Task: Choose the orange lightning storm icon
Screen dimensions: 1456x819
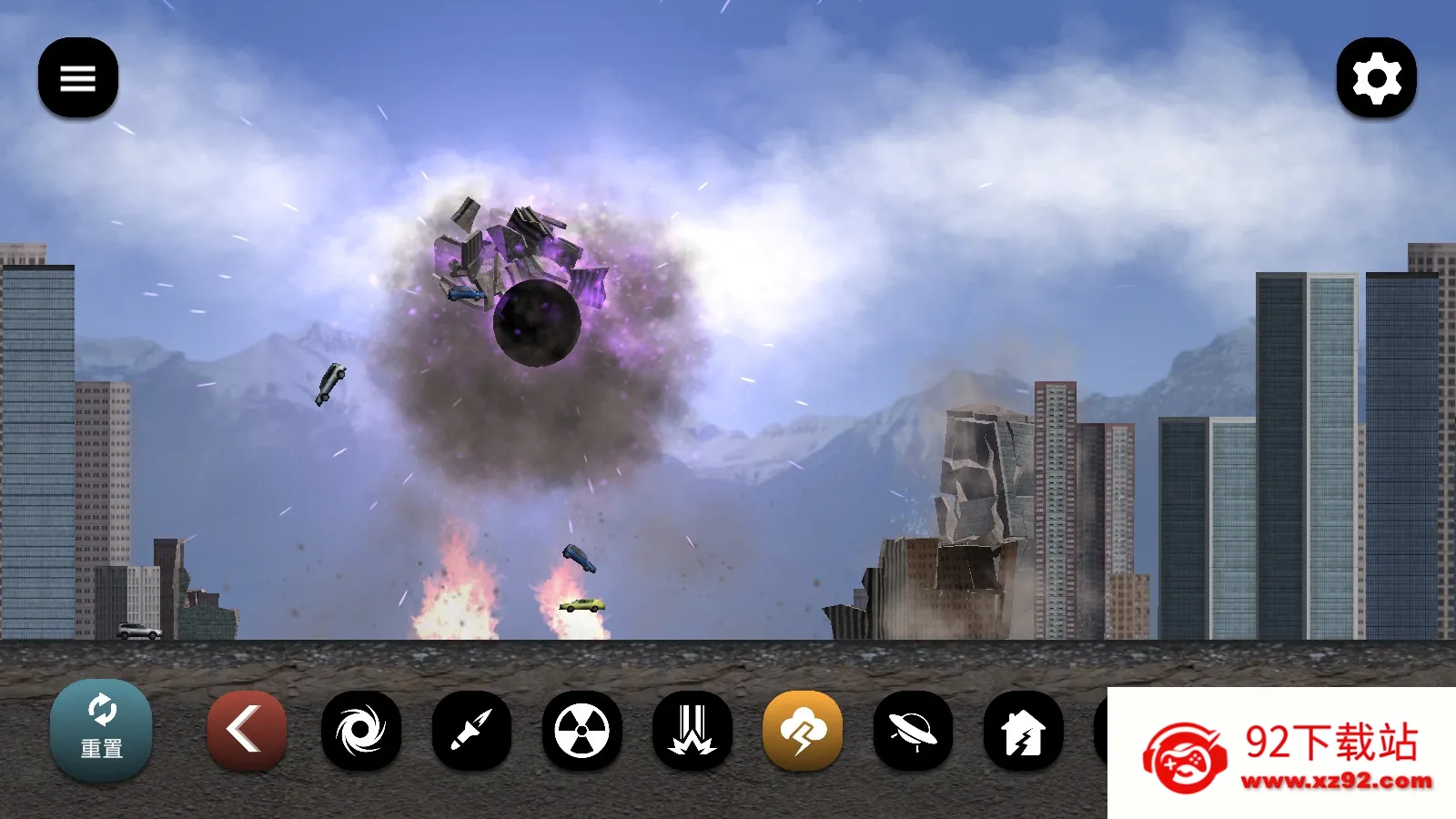Action: click(803, 731)
